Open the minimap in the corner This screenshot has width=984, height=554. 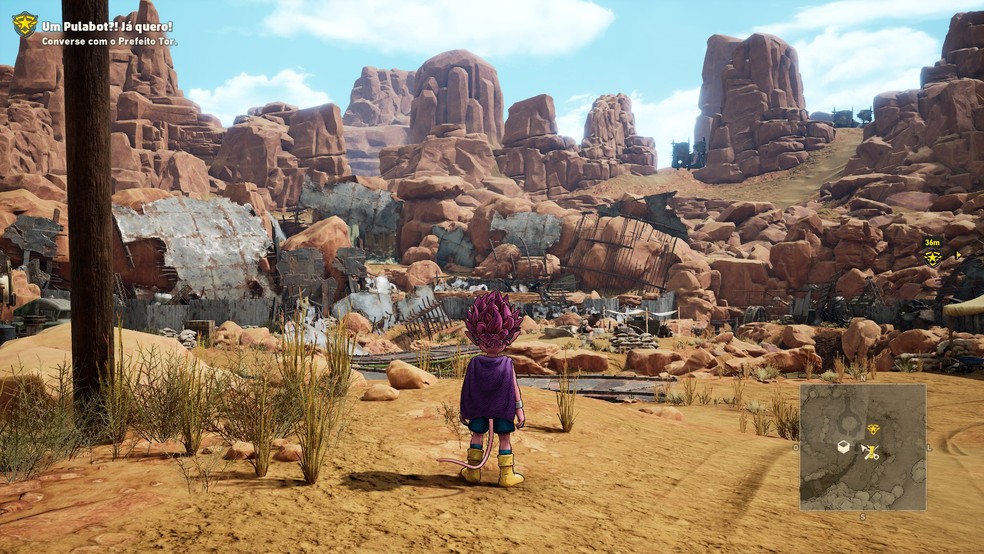862,447
